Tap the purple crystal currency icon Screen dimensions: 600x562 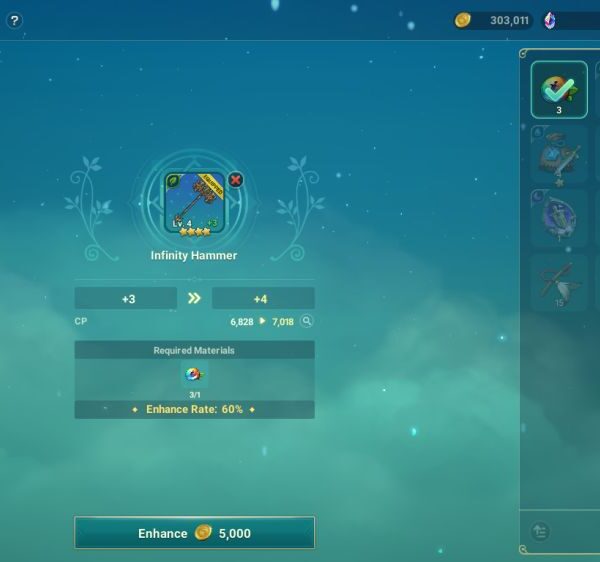click(550, 21)
